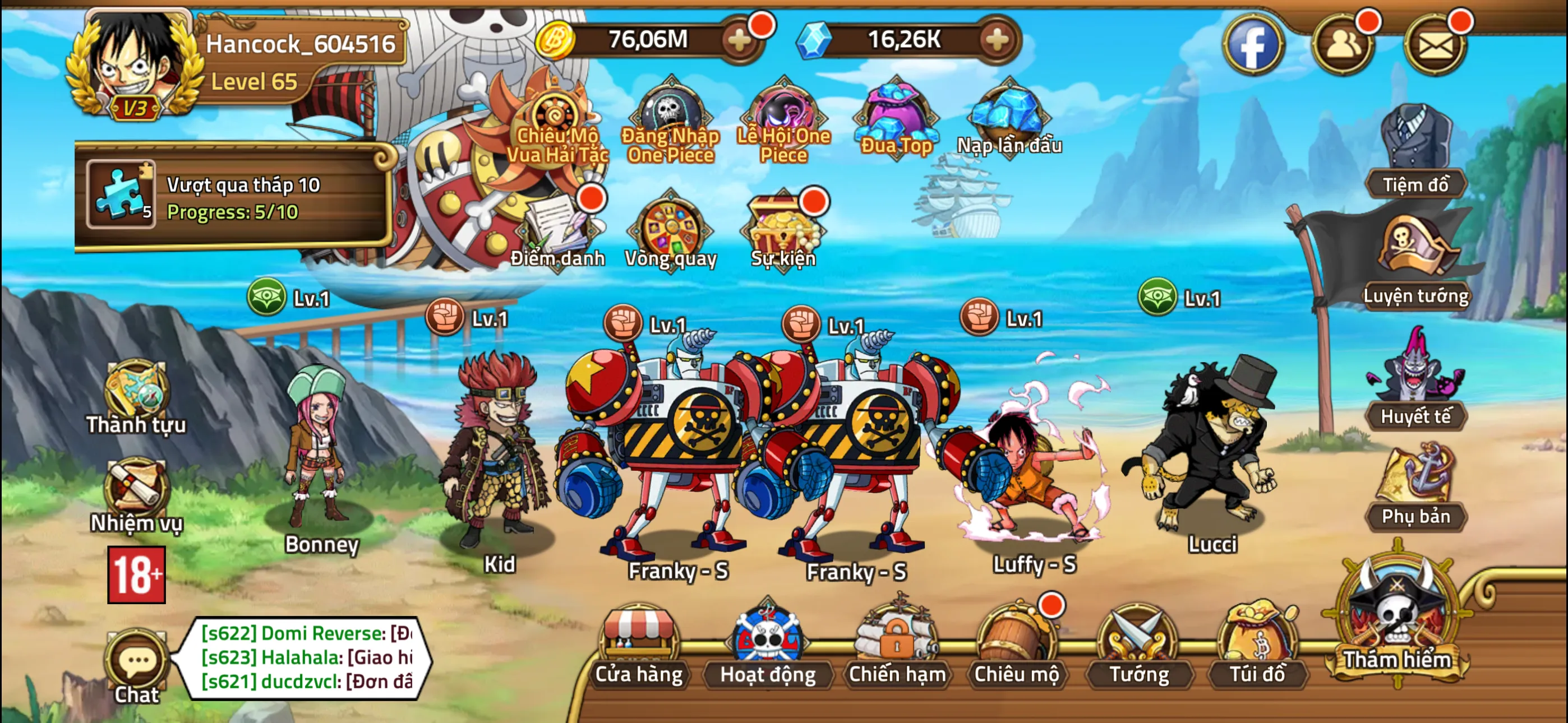Add more gold coins with plus button
The height and width of the screenshot is (723, 1568).
pyautogui.click(x=740, y=41)
